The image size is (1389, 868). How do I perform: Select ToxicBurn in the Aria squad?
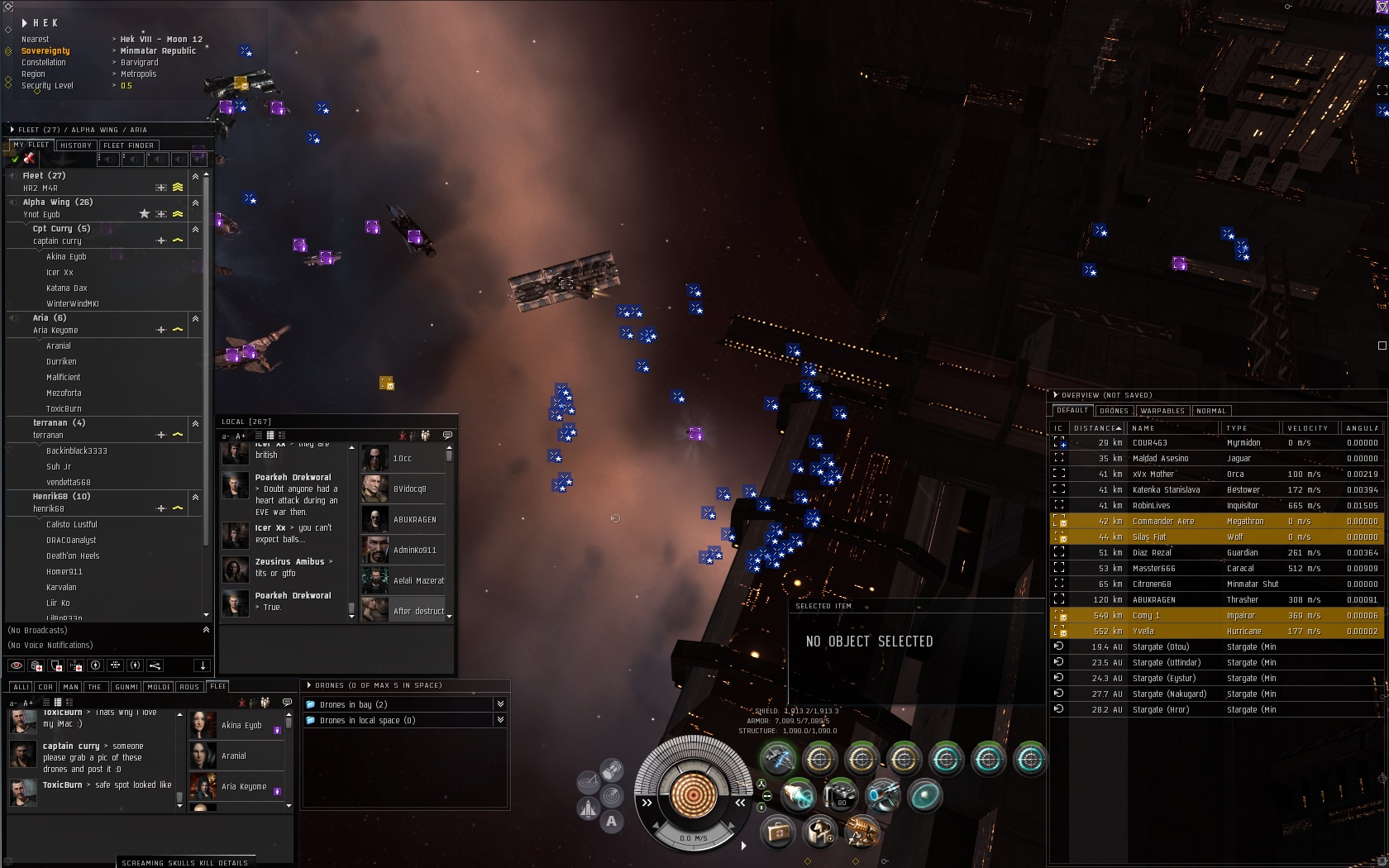[64, 409]
